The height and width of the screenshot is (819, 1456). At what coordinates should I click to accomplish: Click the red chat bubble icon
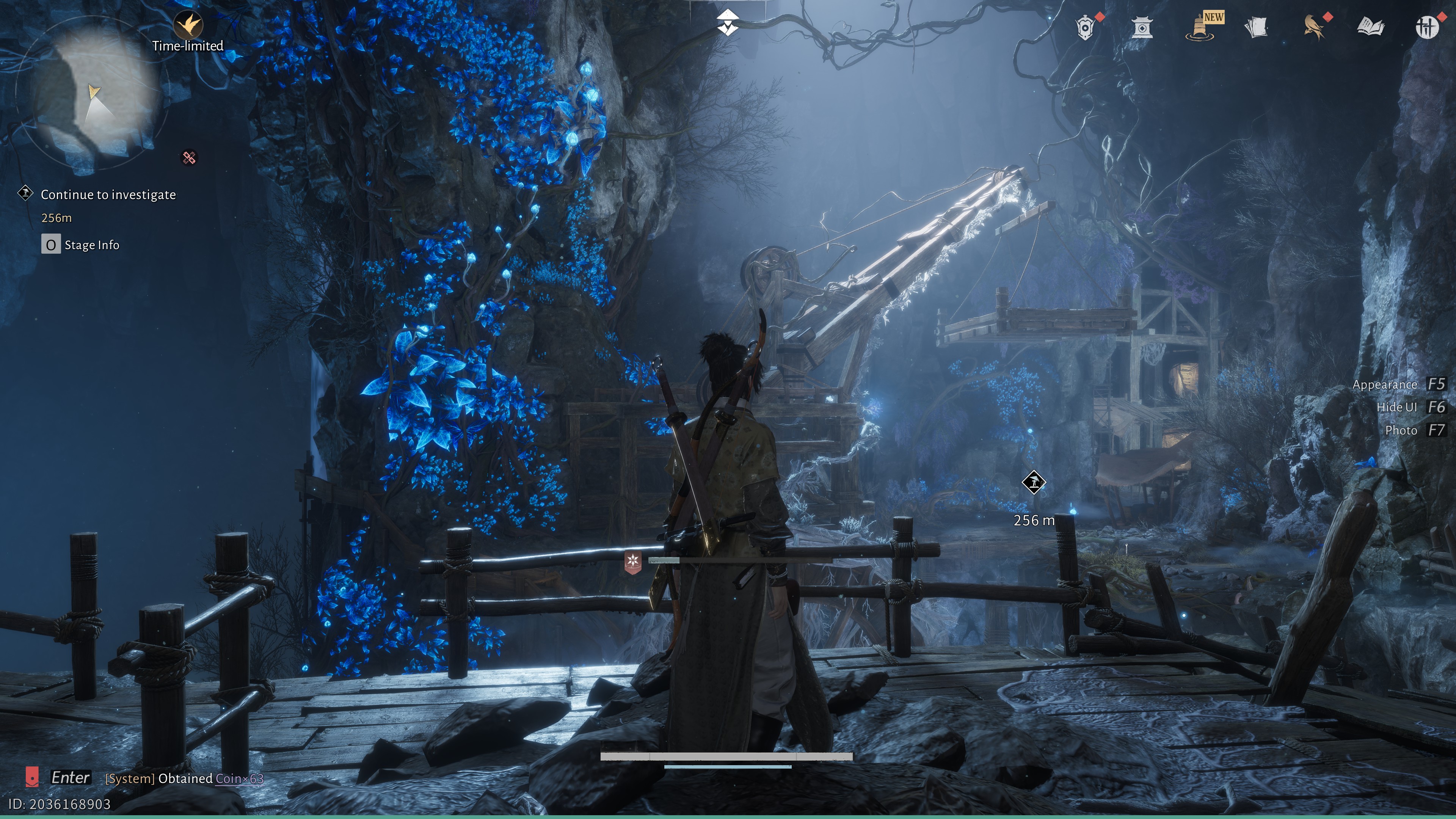click(32, 777)
